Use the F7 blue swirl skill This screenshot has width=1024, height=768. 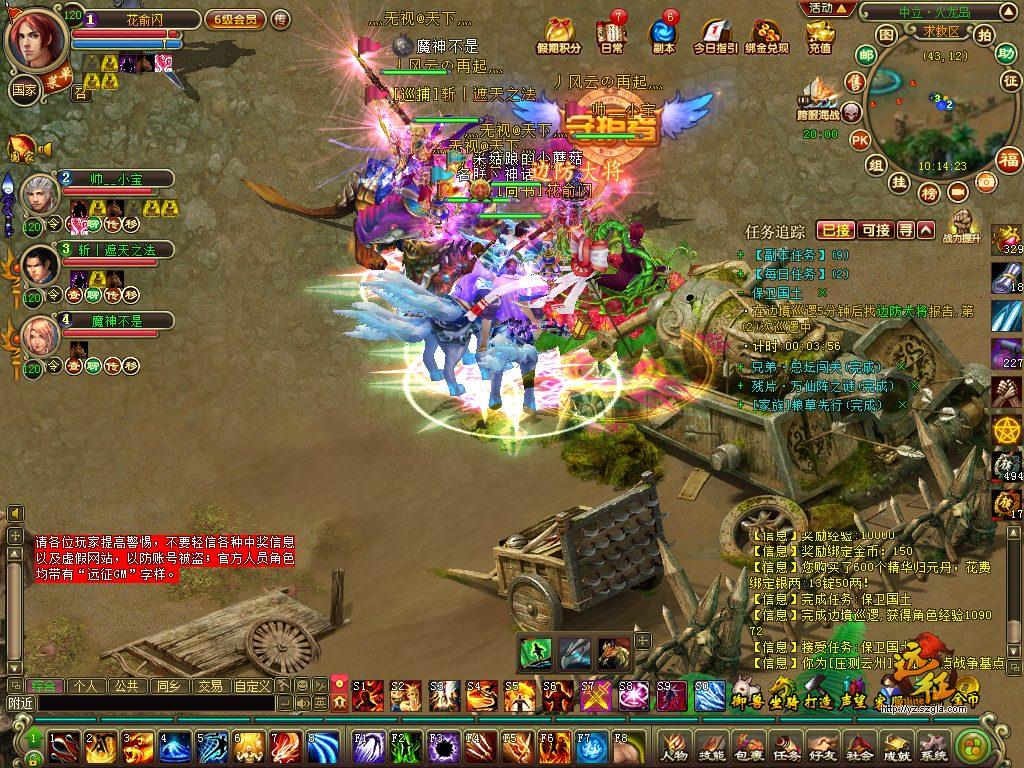click(x=590, y=745)
